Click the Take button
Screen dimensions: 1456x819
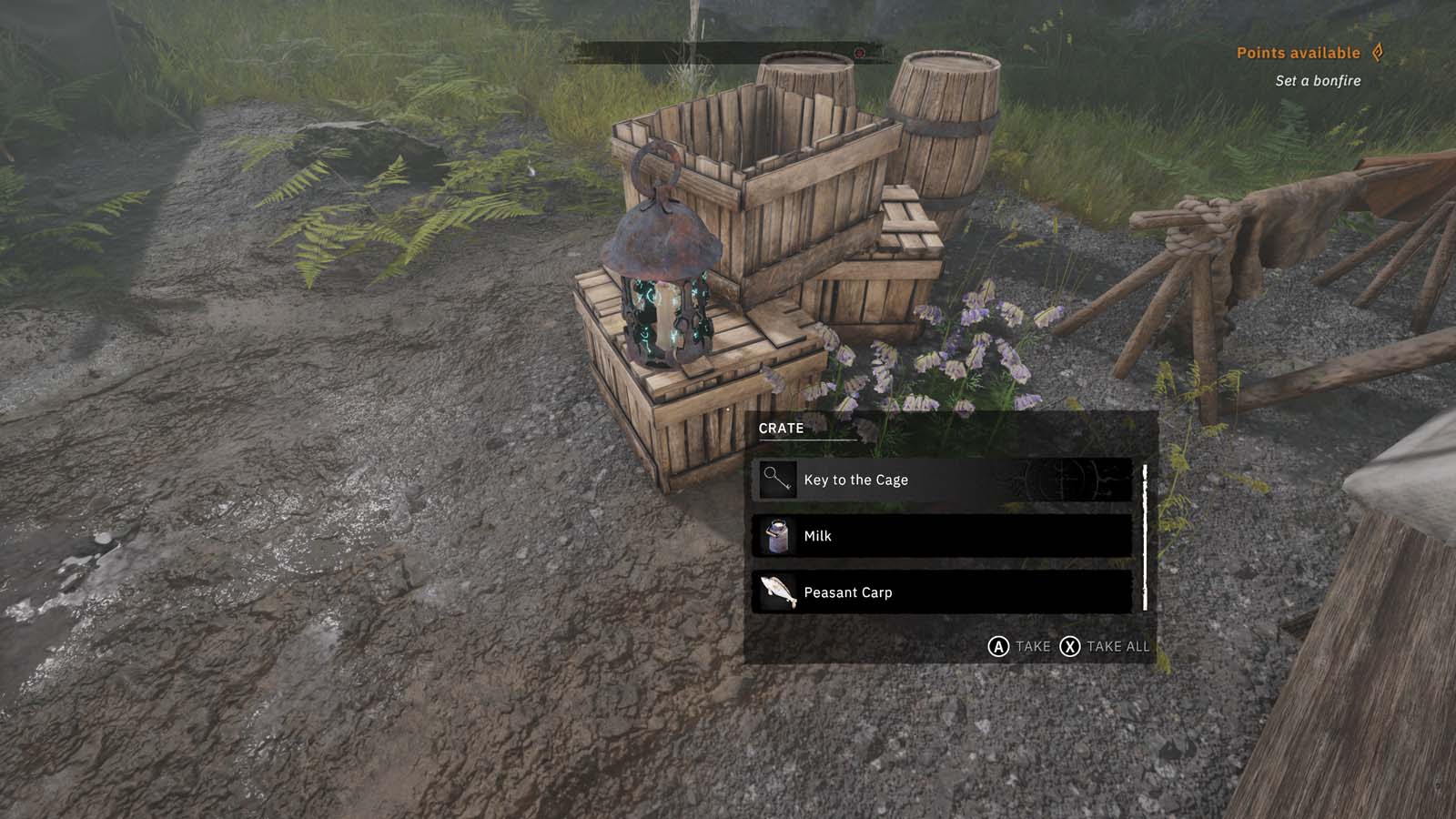click(x=1019, y=646)
